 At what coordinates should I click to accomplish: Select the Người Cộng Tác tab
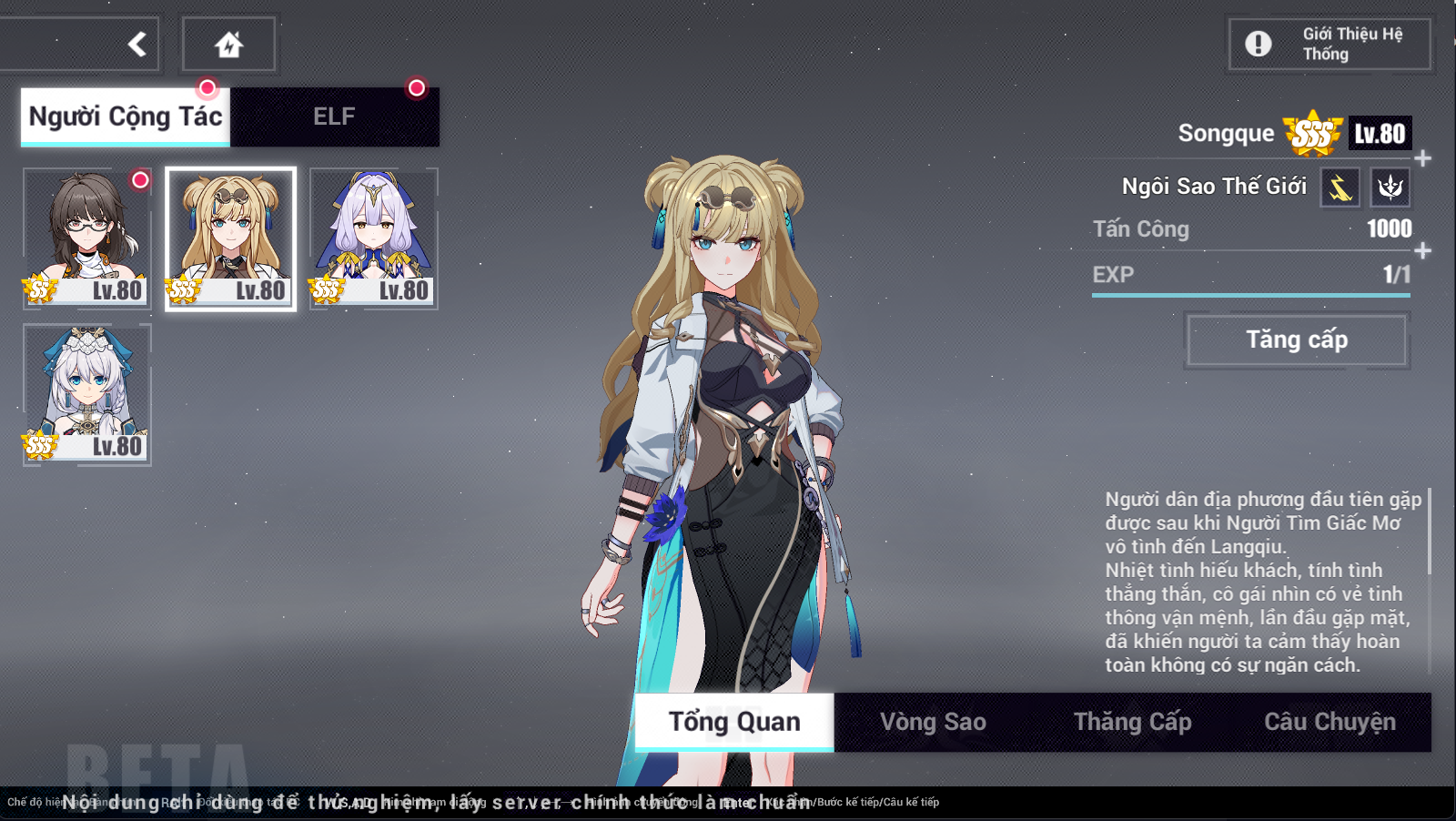125,116
